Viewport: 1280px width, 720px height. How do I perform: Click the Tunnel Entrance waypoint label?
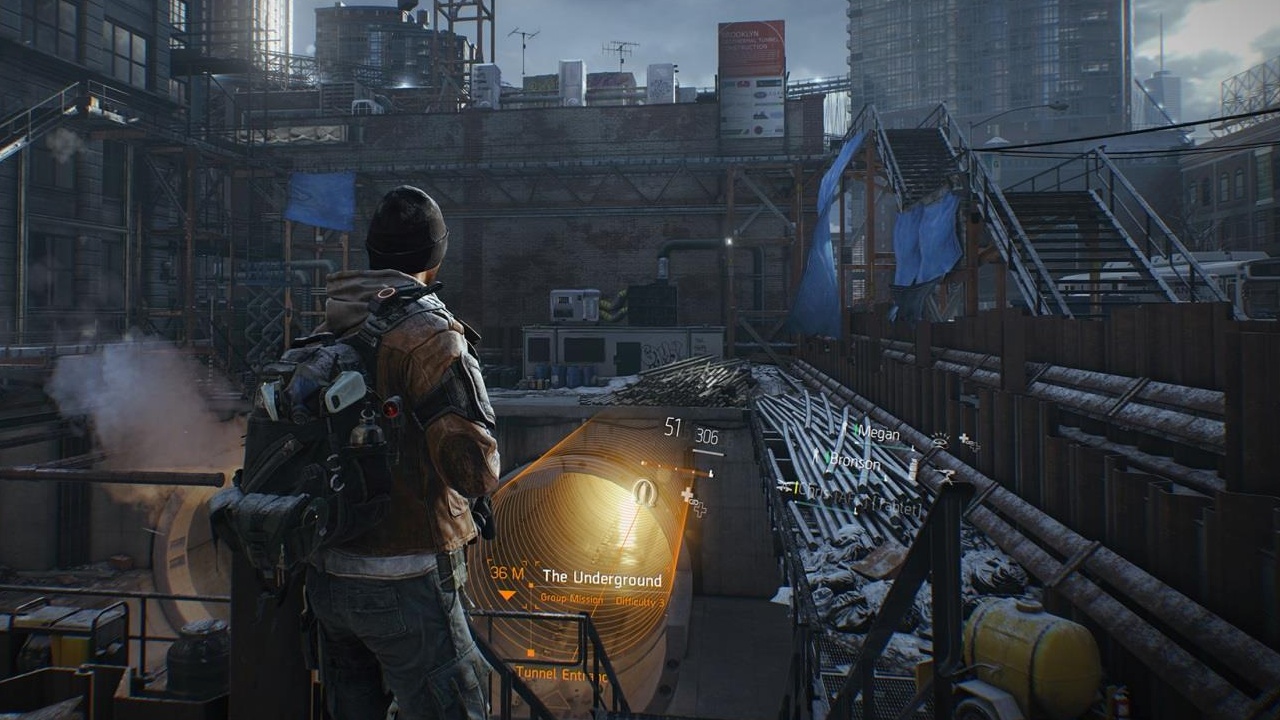point(561,676)
